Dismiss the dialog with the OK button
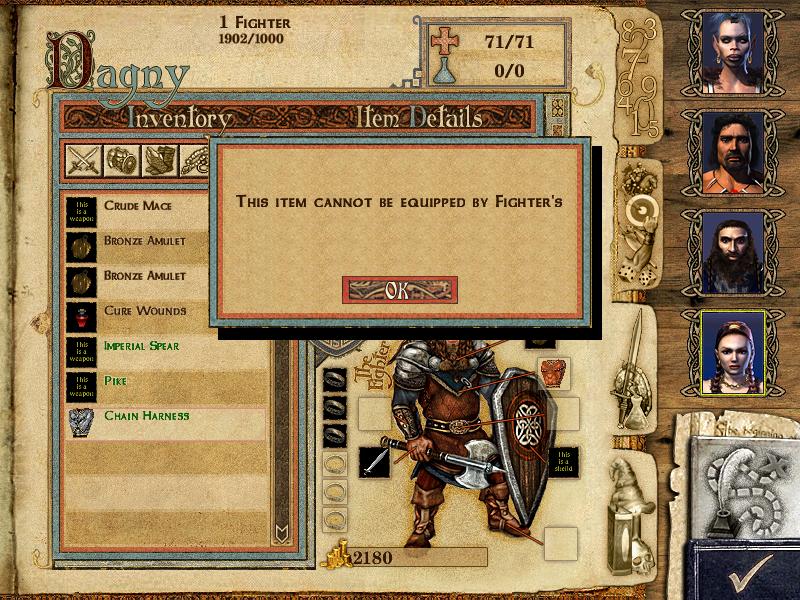This screenshot has height=600, width=800. point(399,290)
